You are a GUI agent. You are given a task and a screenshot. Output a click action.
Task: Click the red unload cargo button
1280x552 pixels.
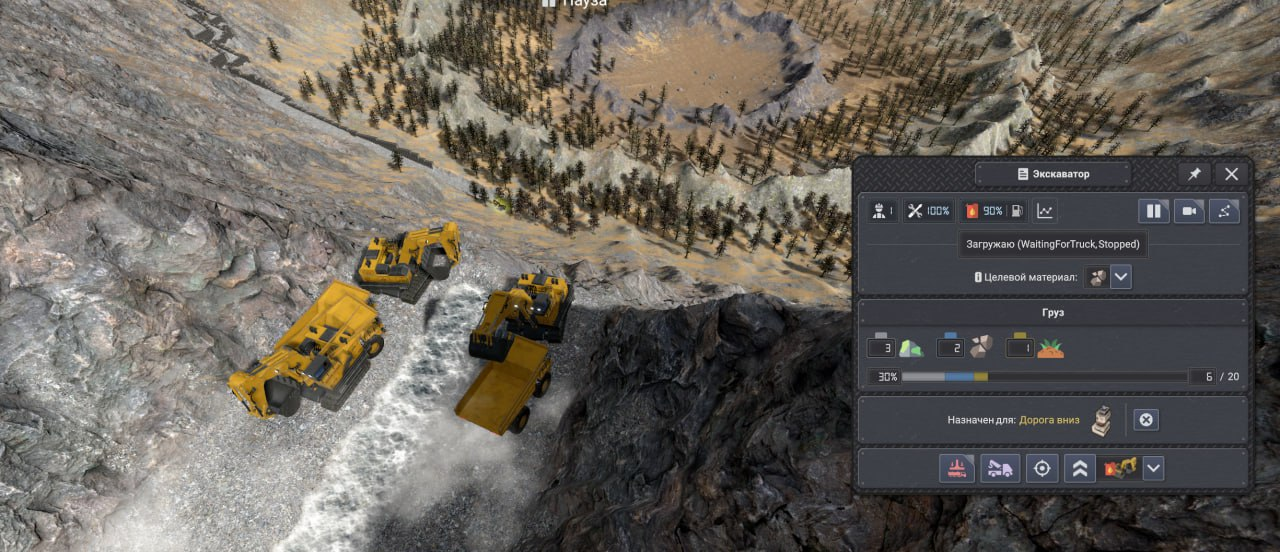click(957, 468)
